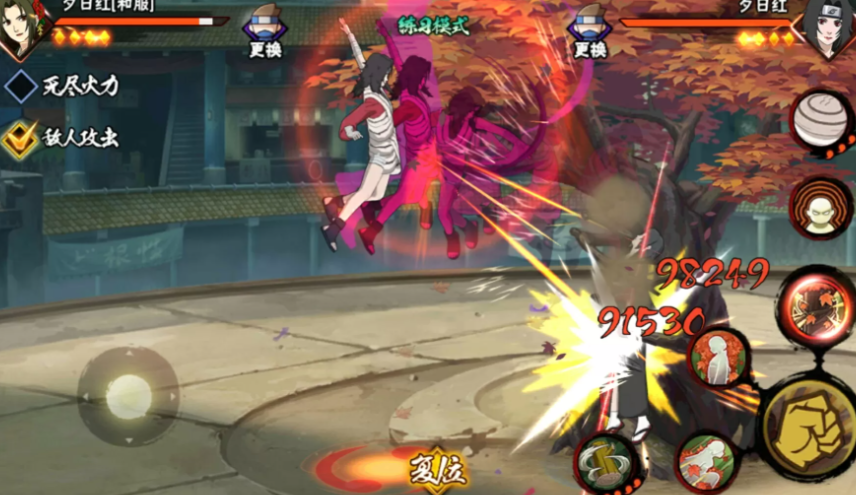
Task: Select the opponent's Kurenai portrait
Action: coord(832,25)
